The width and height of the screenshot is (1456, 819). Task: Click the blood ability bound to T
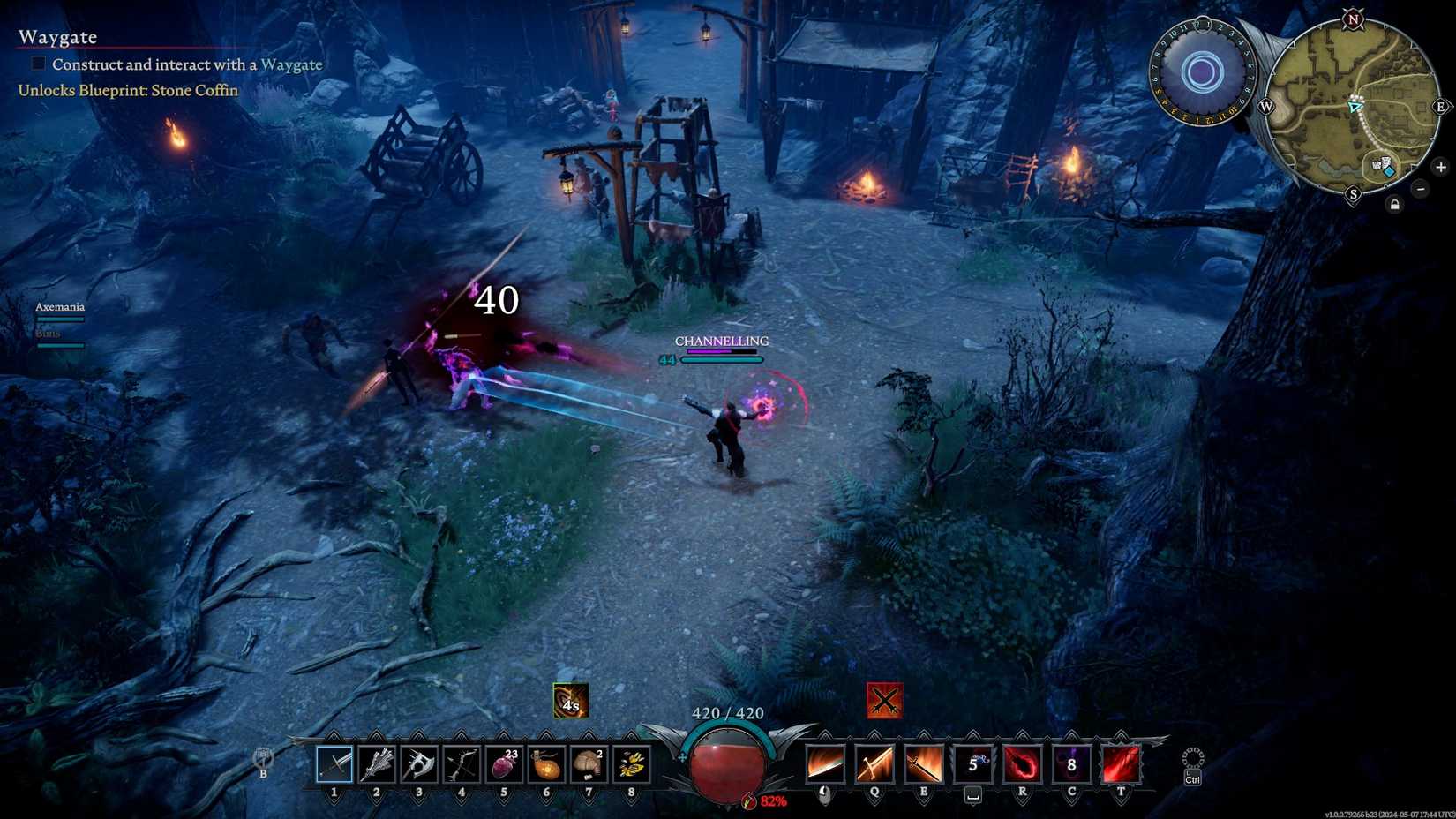tap(1121, 763)
